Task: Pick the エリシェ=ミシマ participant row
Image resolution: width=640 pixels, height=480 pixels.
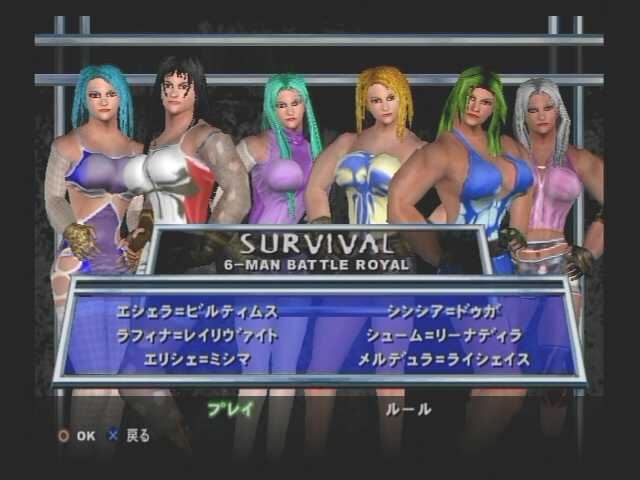Action: click(x=210, y=358)
